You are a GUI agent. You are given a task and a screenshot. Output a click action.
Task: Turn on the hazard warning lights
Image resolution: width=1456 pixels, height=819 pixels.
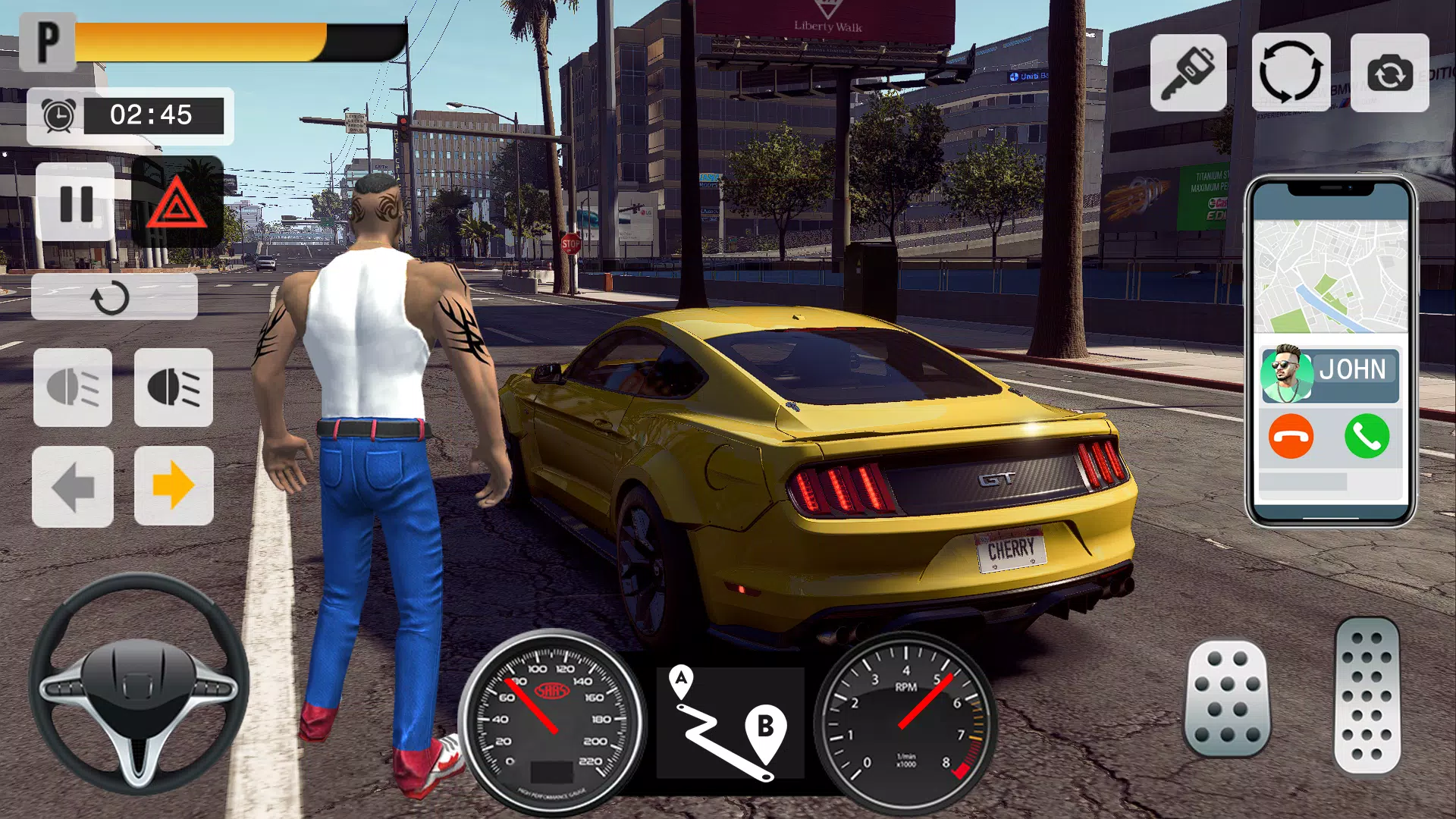[x=177, y=202]
